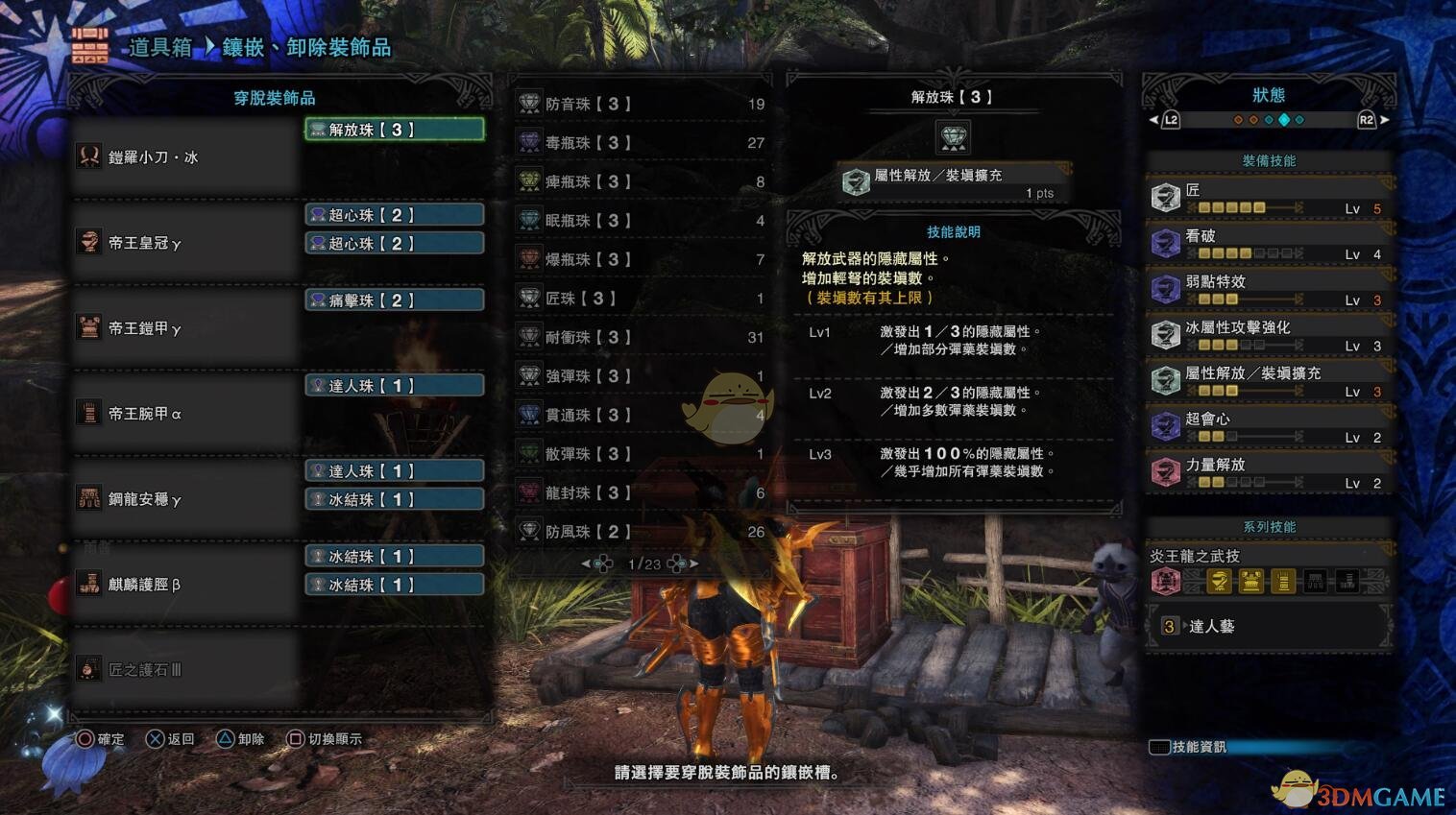Select the 痛擊珠【2】 decoration slot
Screen dimensions: 1456x815
click(395, 300)
